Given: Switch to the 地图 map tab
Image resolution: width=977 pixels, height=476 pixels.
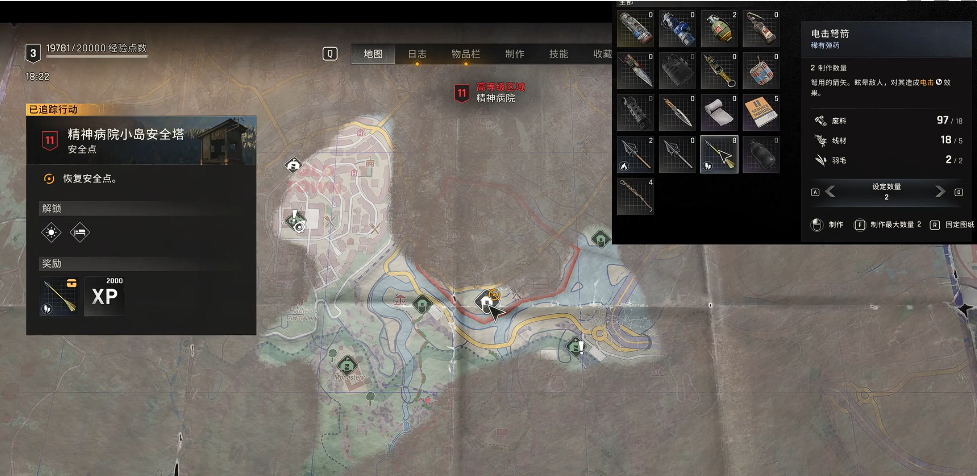Looking at the screenshot, I should [372, 54].
